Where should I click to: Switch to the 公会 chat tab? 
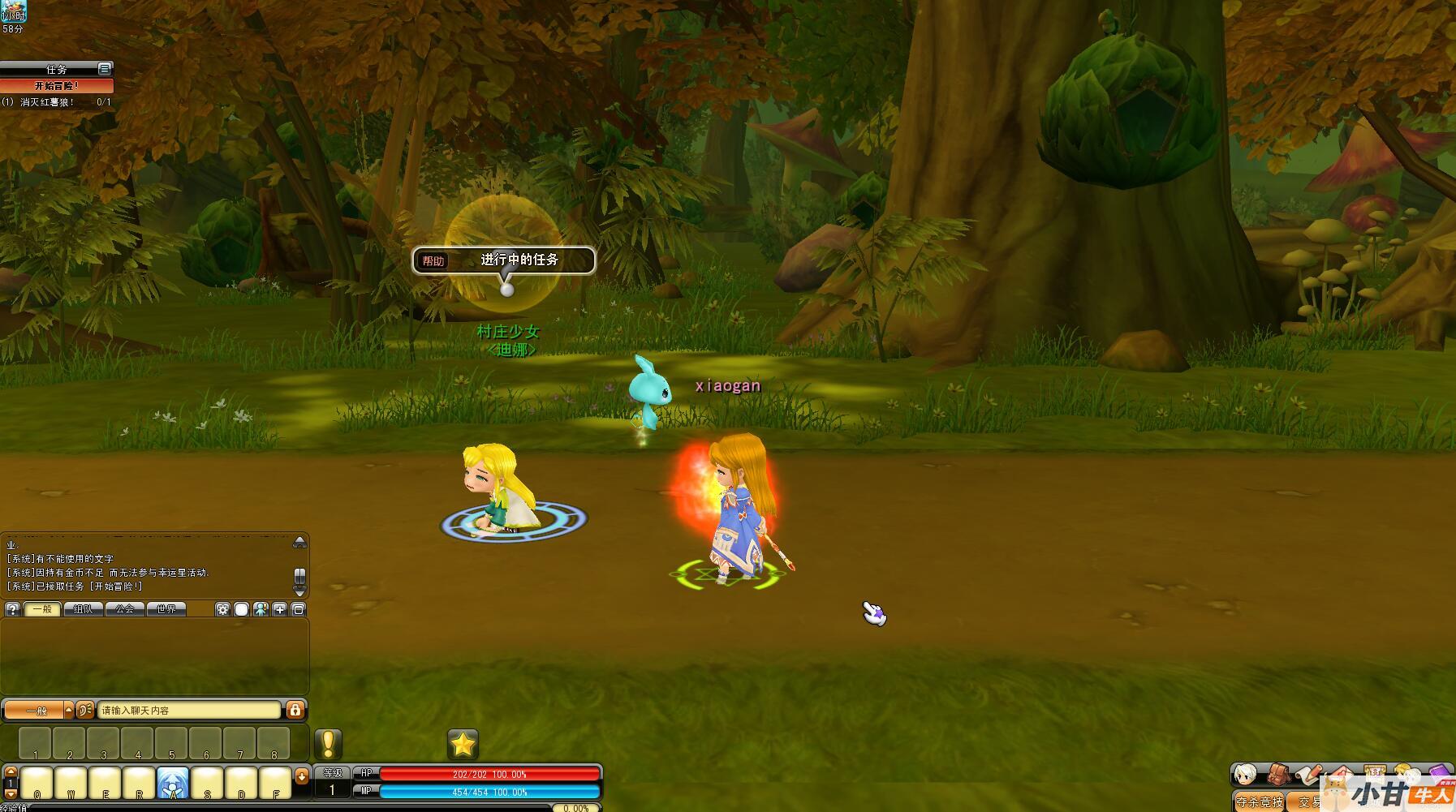125,609
